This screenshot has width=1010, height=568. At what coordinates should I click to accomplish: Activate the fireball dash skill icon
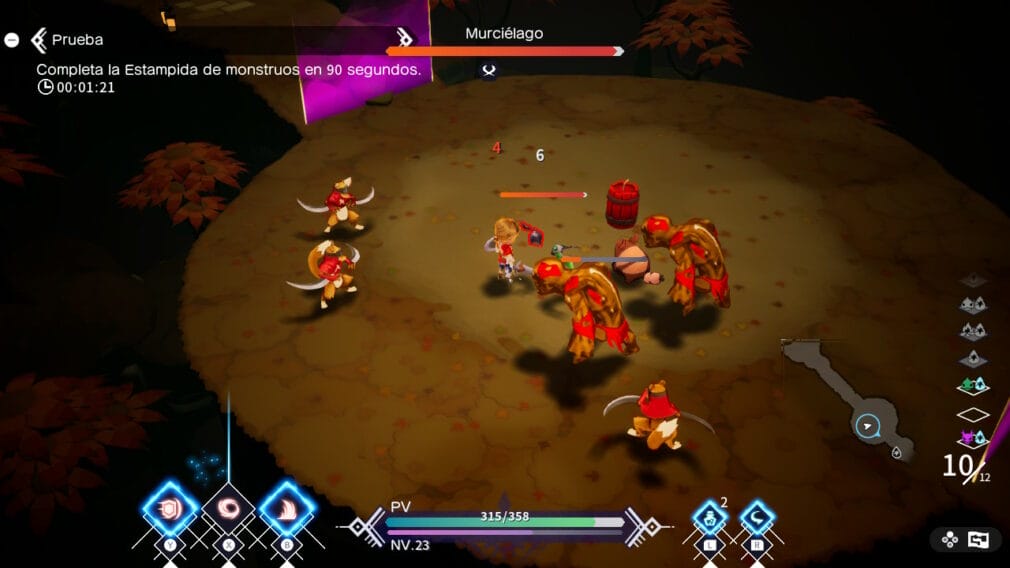click(170, 508)
